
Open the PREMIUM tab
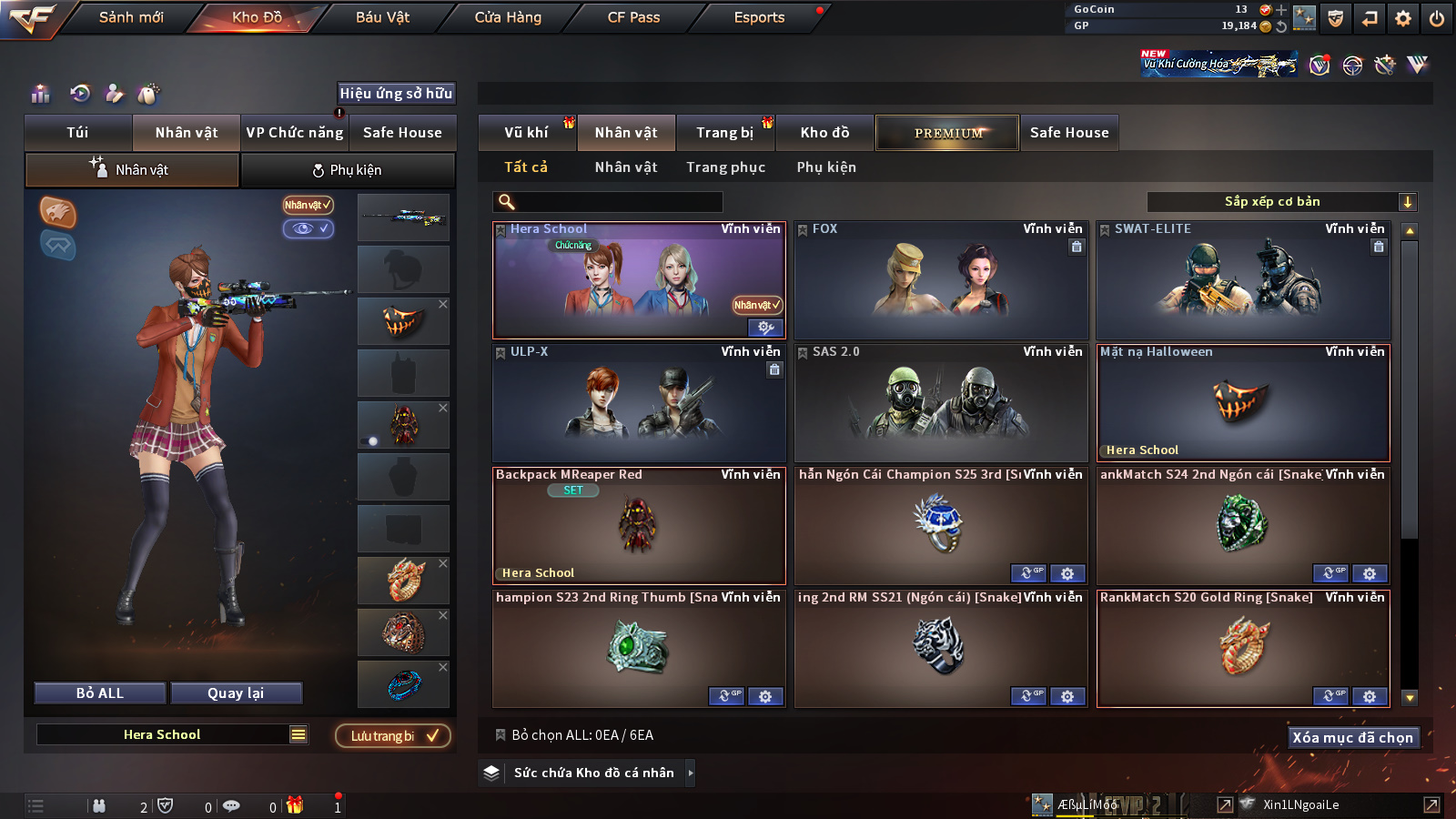pyautogui.click(x=947, y=133)
